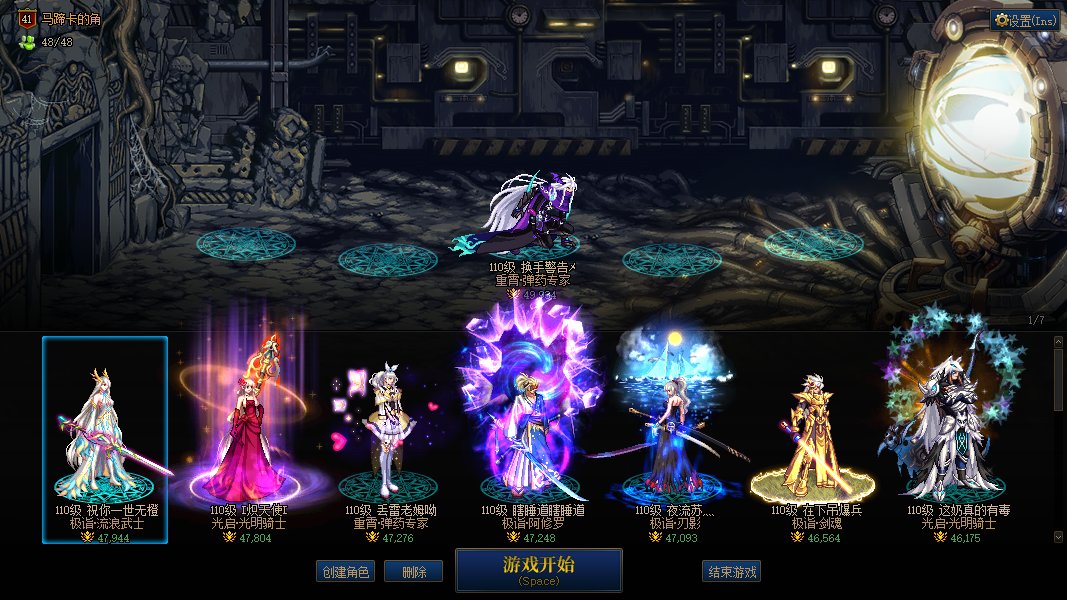The height and width of the screenshot is (600, 1067).
Task: Select character 丢雷老姆呦 弹药专家
Action: [x=389, y=440]
